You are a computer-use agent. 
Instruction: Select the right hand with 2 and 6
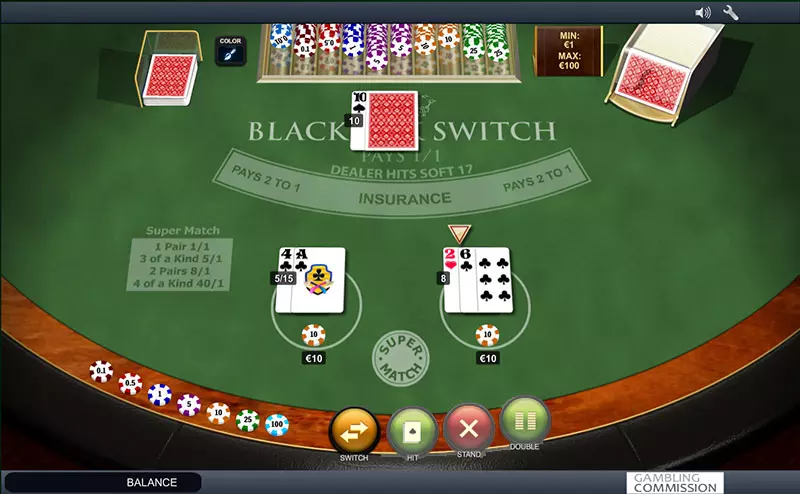point(477,280)
